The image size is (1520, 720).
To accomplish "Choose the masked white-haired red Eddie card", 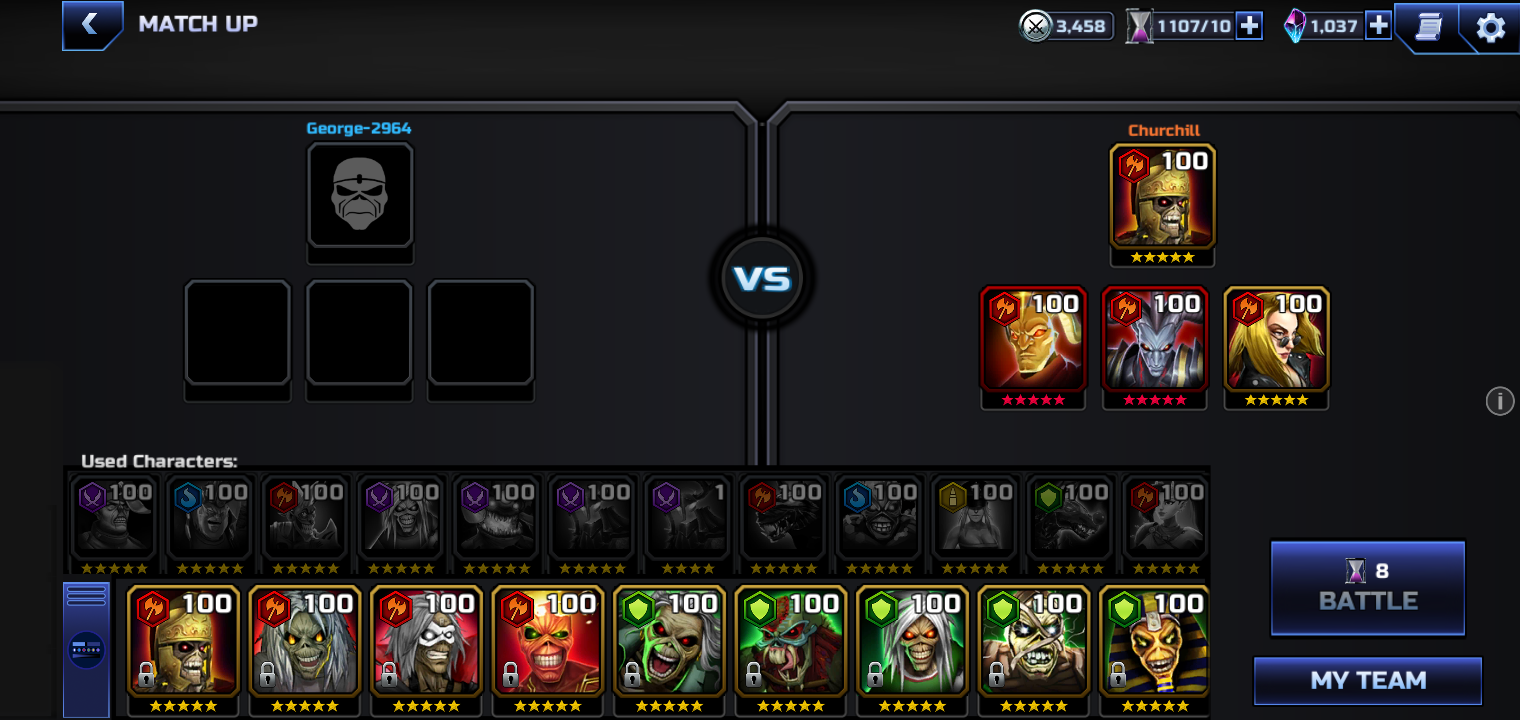I will (x=426, y=640).
